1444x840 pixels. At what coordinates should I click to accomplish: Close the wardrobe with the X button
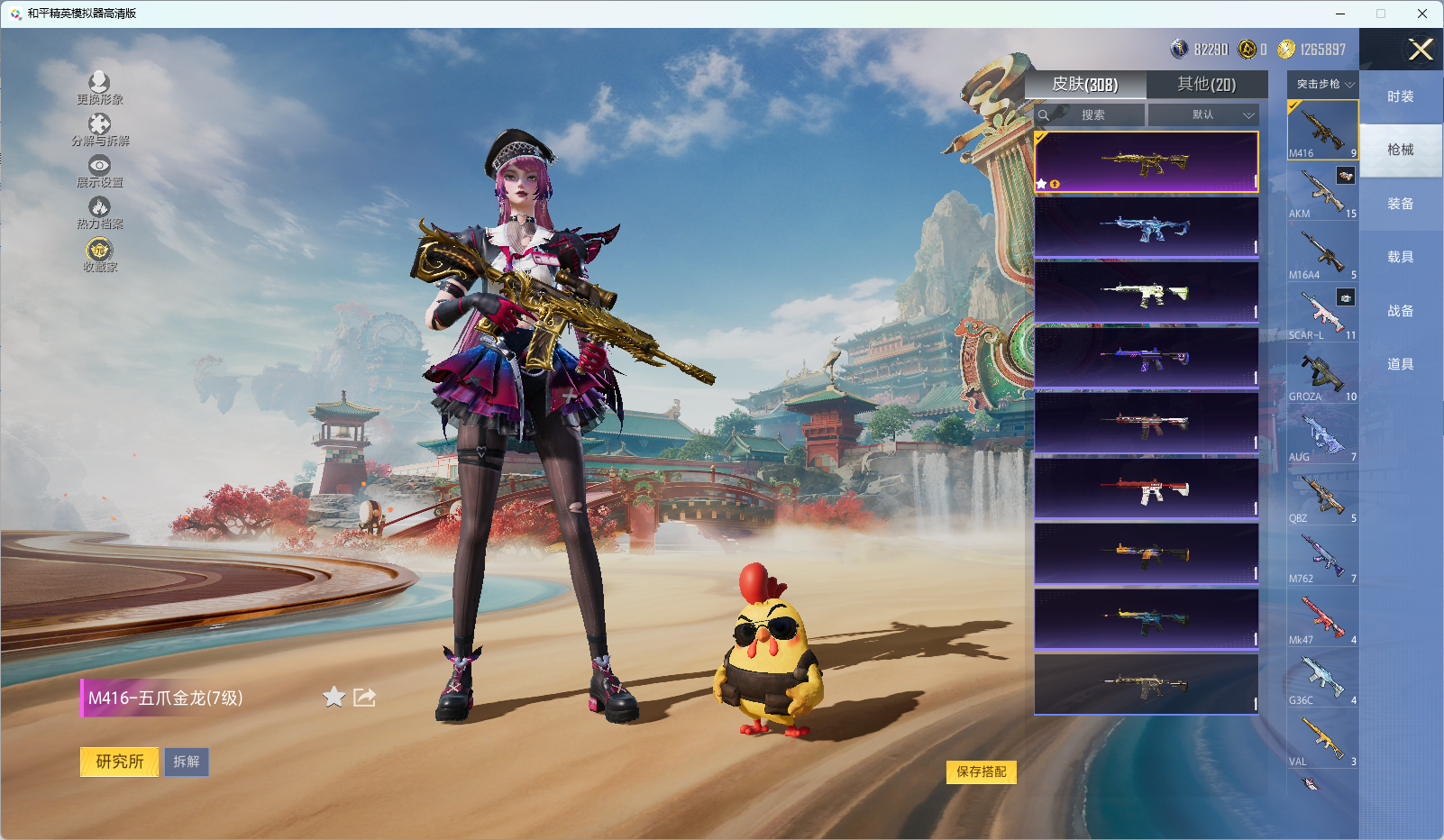pos(1421,50)
